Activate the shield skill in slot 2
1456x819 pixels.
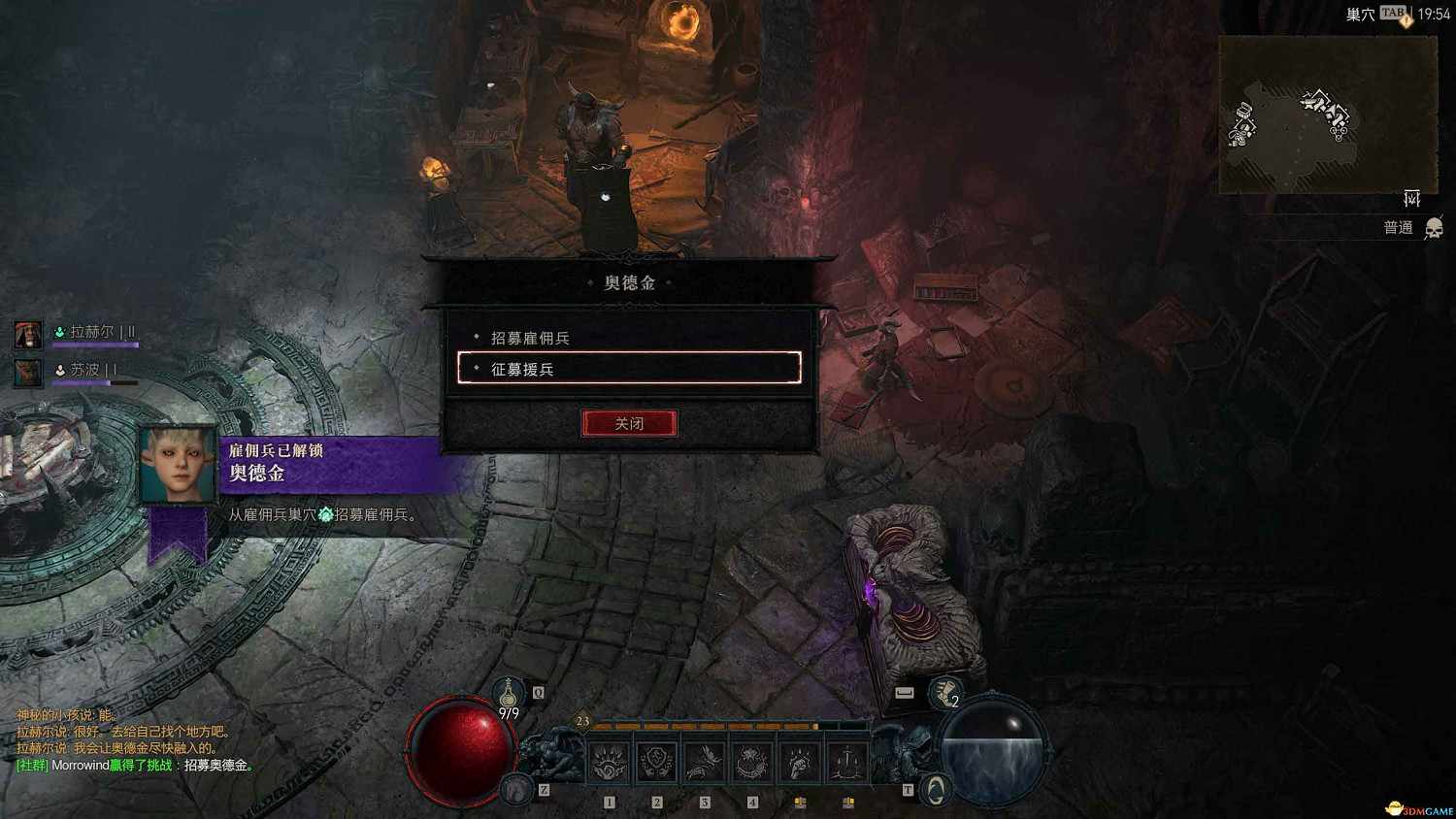[656, 762]
